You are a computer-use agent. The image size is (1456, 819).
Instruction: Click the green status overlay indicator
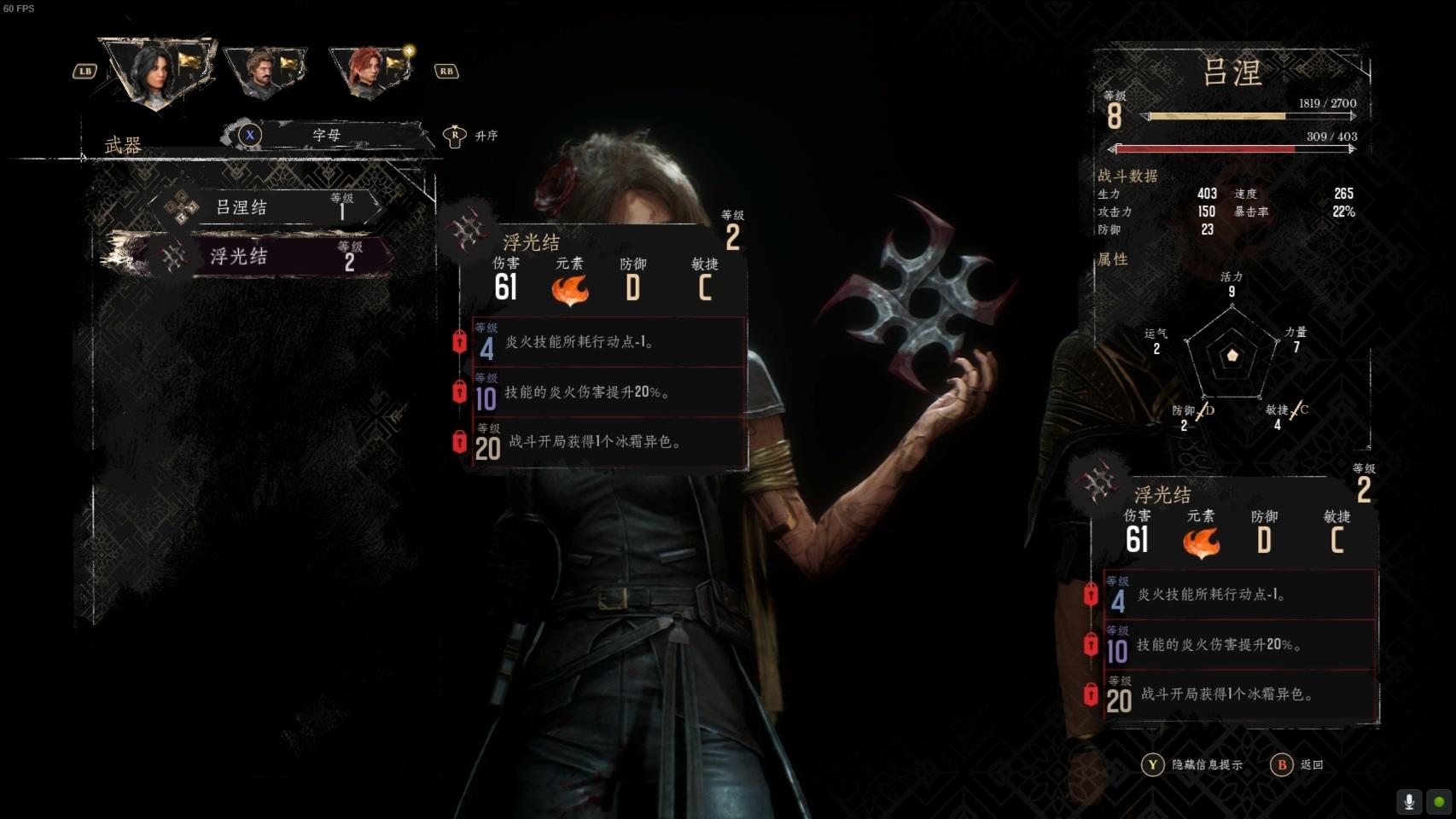coord(1439,801)
